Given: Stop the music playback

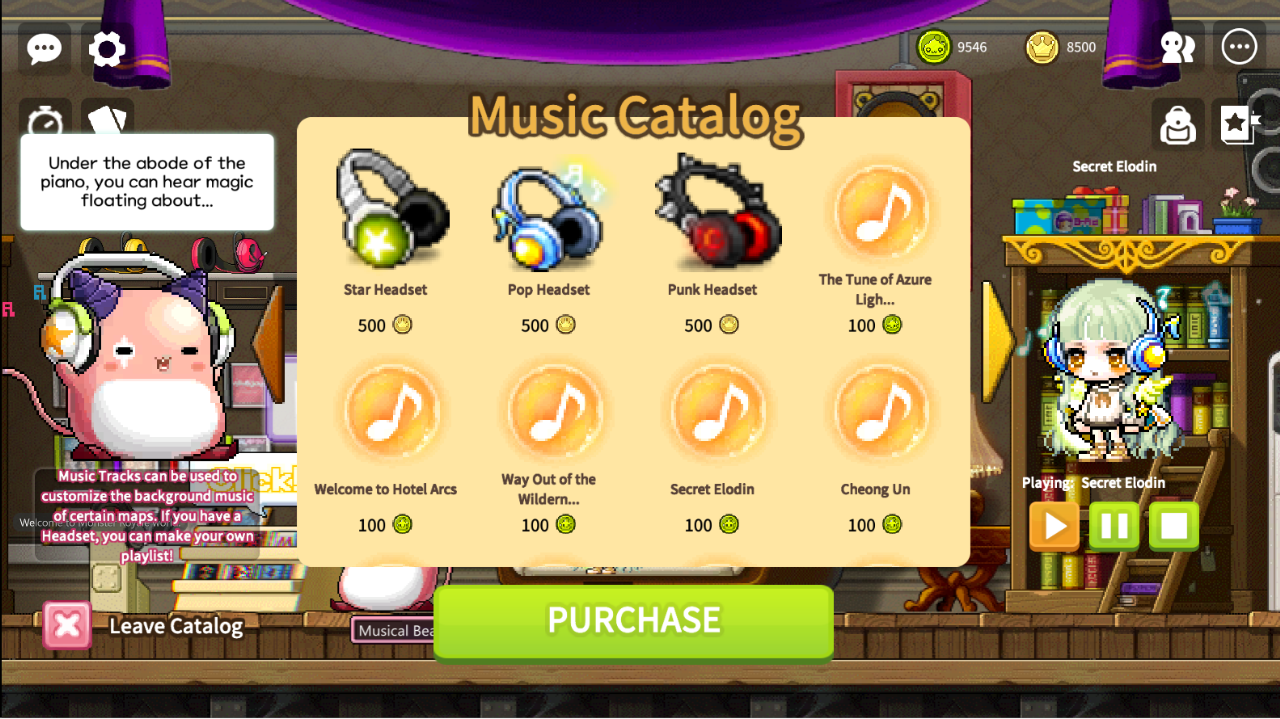Looking at the screenshot, I should (x=1173, y=526).
